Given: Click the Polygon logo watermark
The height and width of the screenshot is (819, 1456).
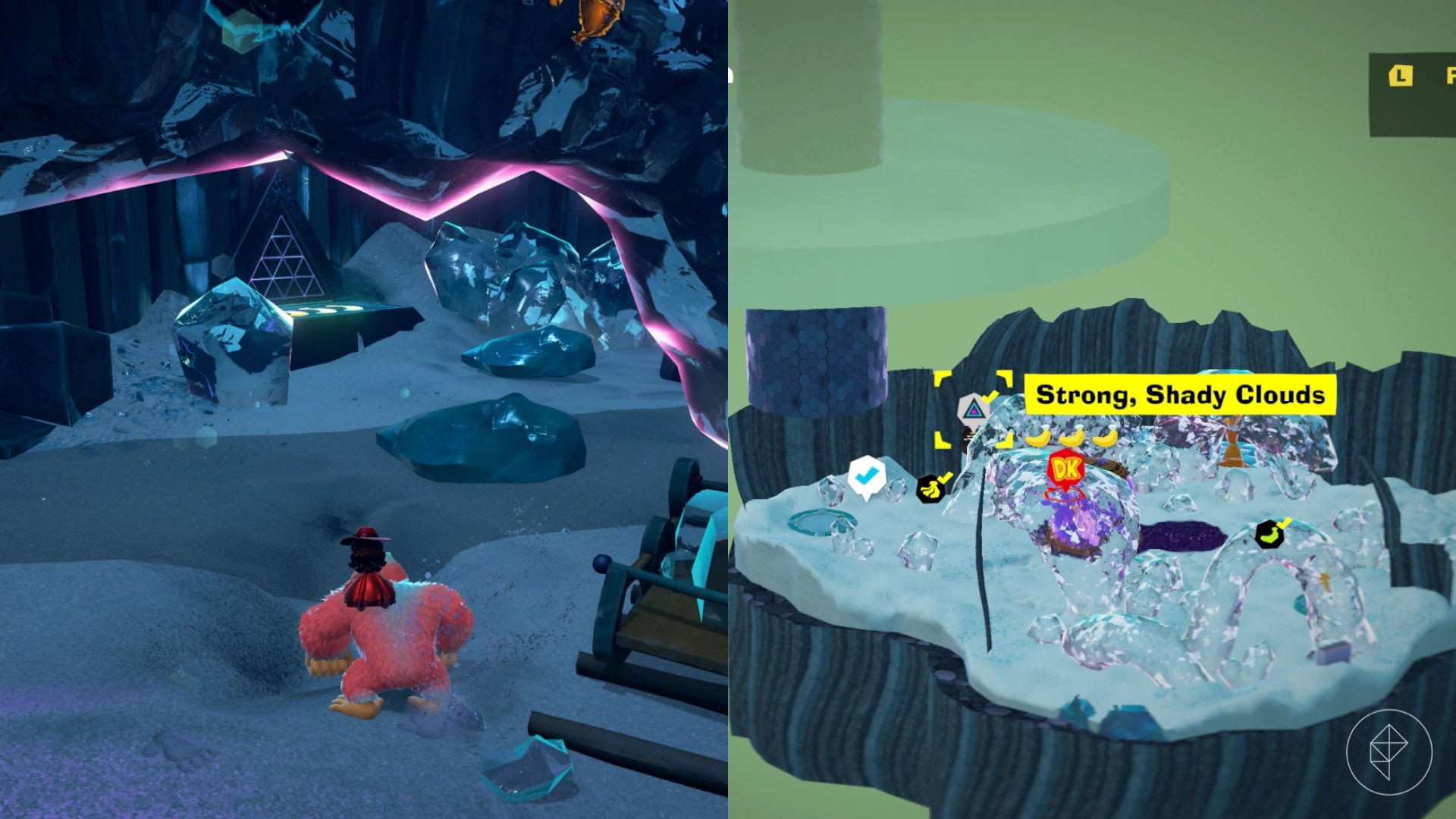Looking at the screenshot, I should 1389,751.
